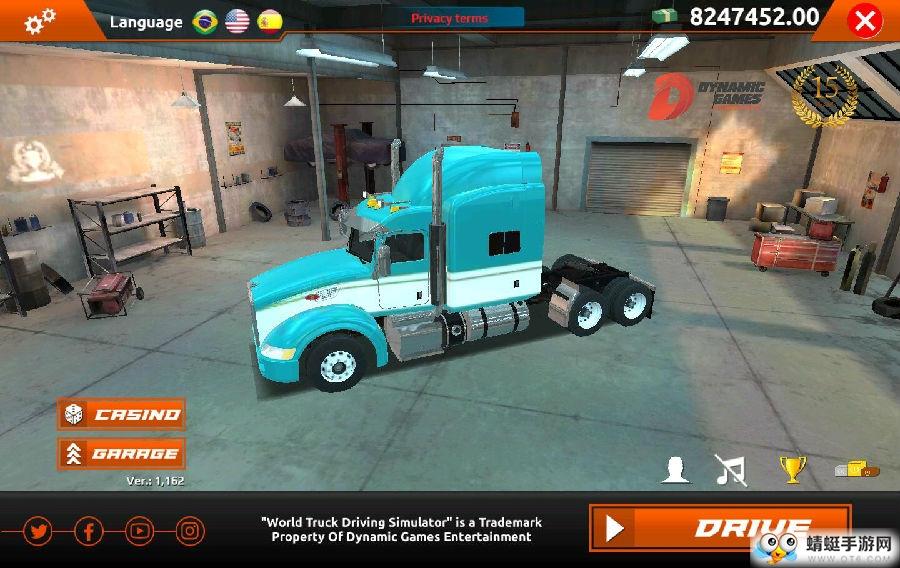
Task: Open the Casino menu
Action: (x=122, y=414)
